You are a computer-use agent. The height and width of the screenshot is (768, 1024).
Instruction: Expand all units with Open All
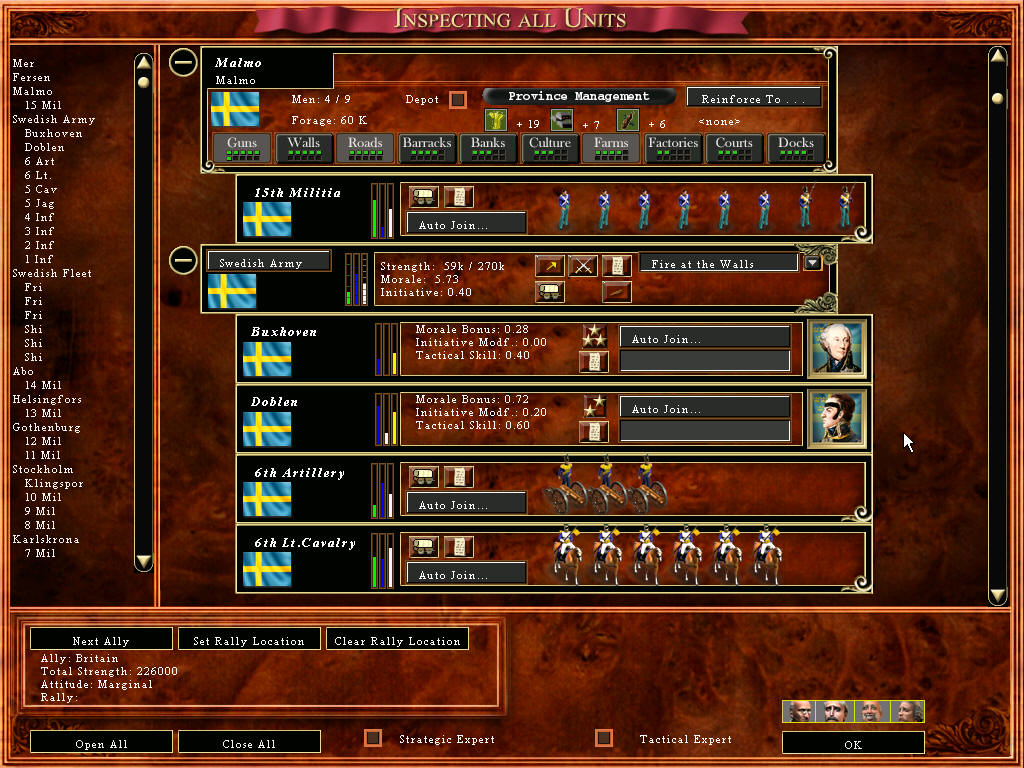pos(101,743)
